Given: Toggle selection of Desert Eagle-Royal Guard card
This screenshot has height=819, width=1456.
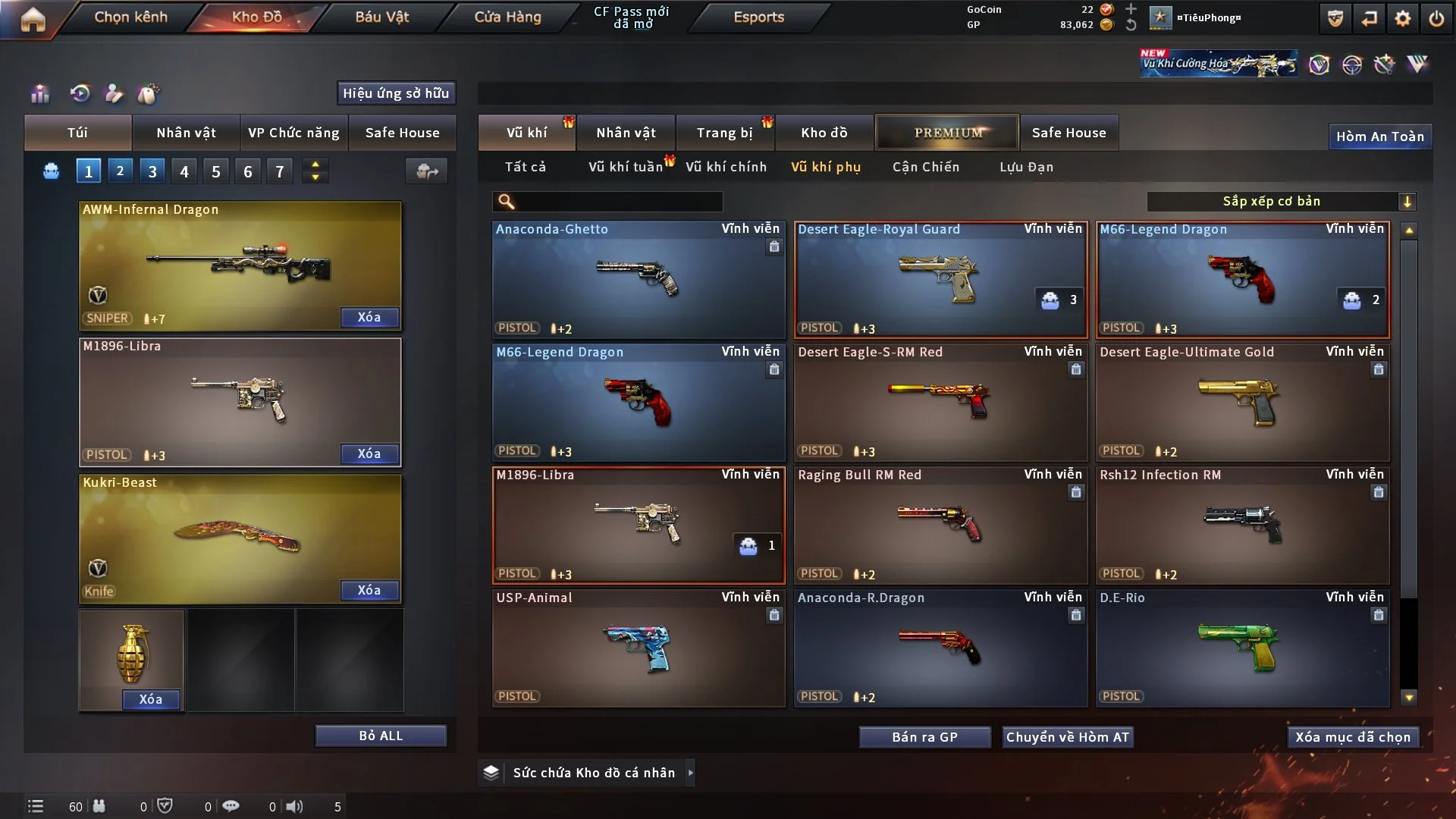Looking at the screenshot, I should point(940,279).
